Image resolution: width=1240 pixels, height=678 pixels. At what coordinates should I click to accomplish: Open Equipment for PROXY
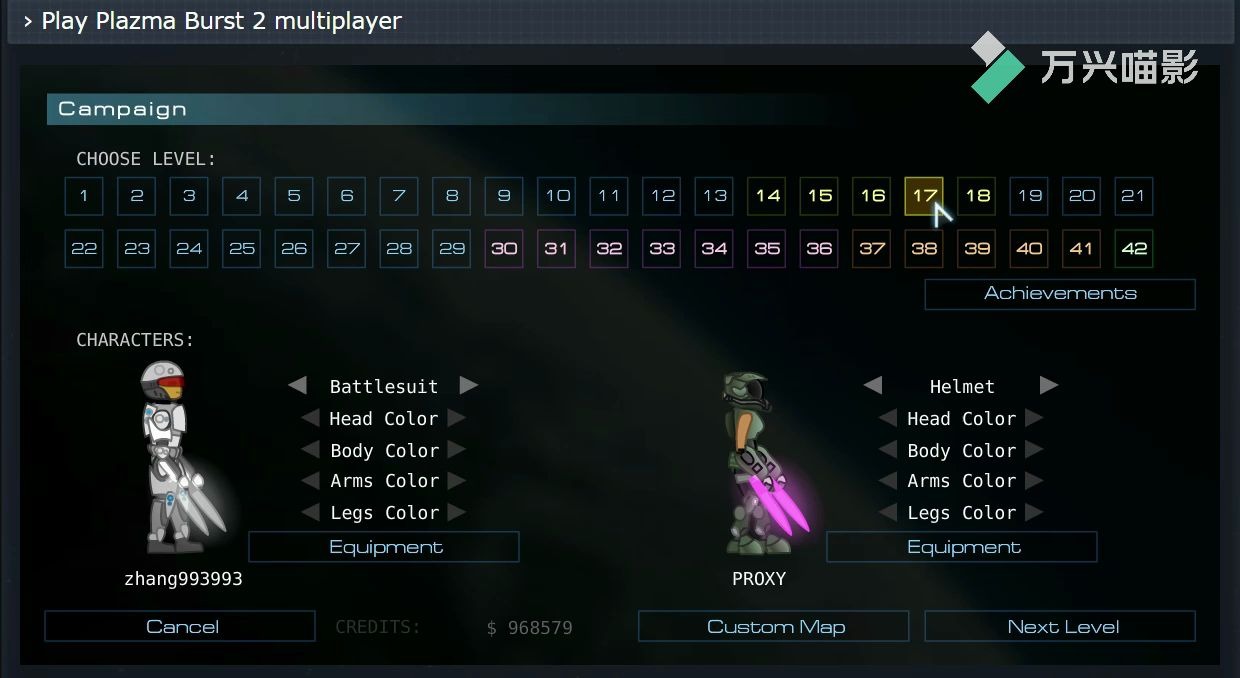point(963,547)
